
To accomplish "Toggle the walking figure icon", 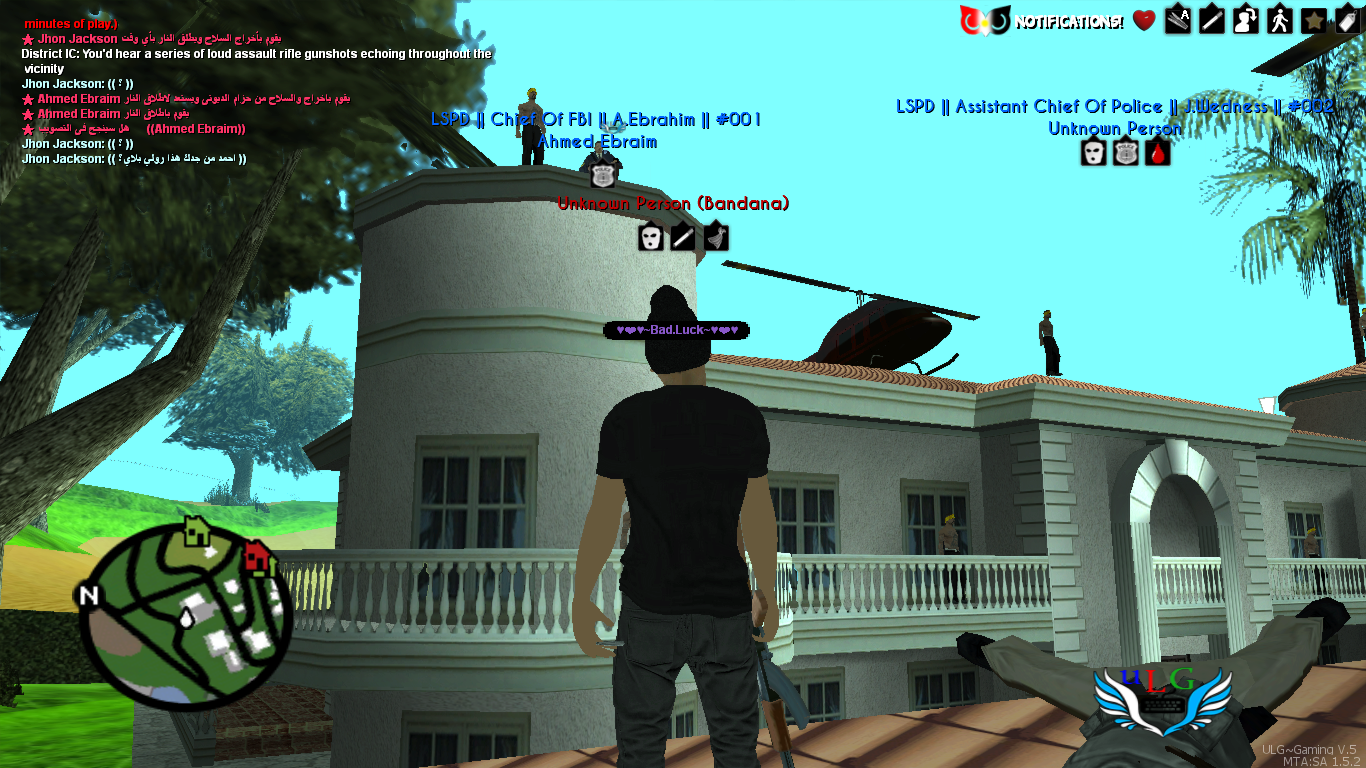I will pos(1280,20).
